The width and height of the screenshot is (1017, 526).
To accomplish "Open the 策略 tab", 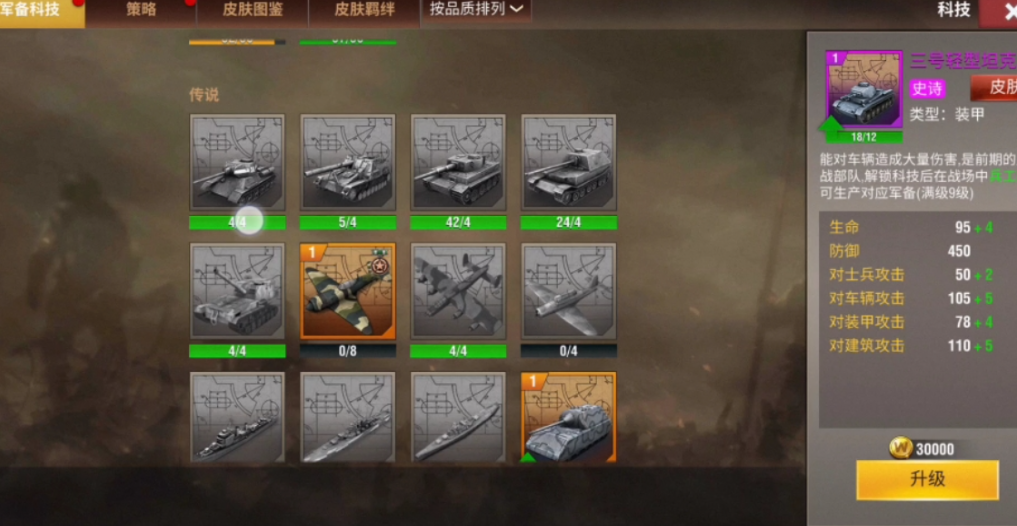I will [140, 11].
